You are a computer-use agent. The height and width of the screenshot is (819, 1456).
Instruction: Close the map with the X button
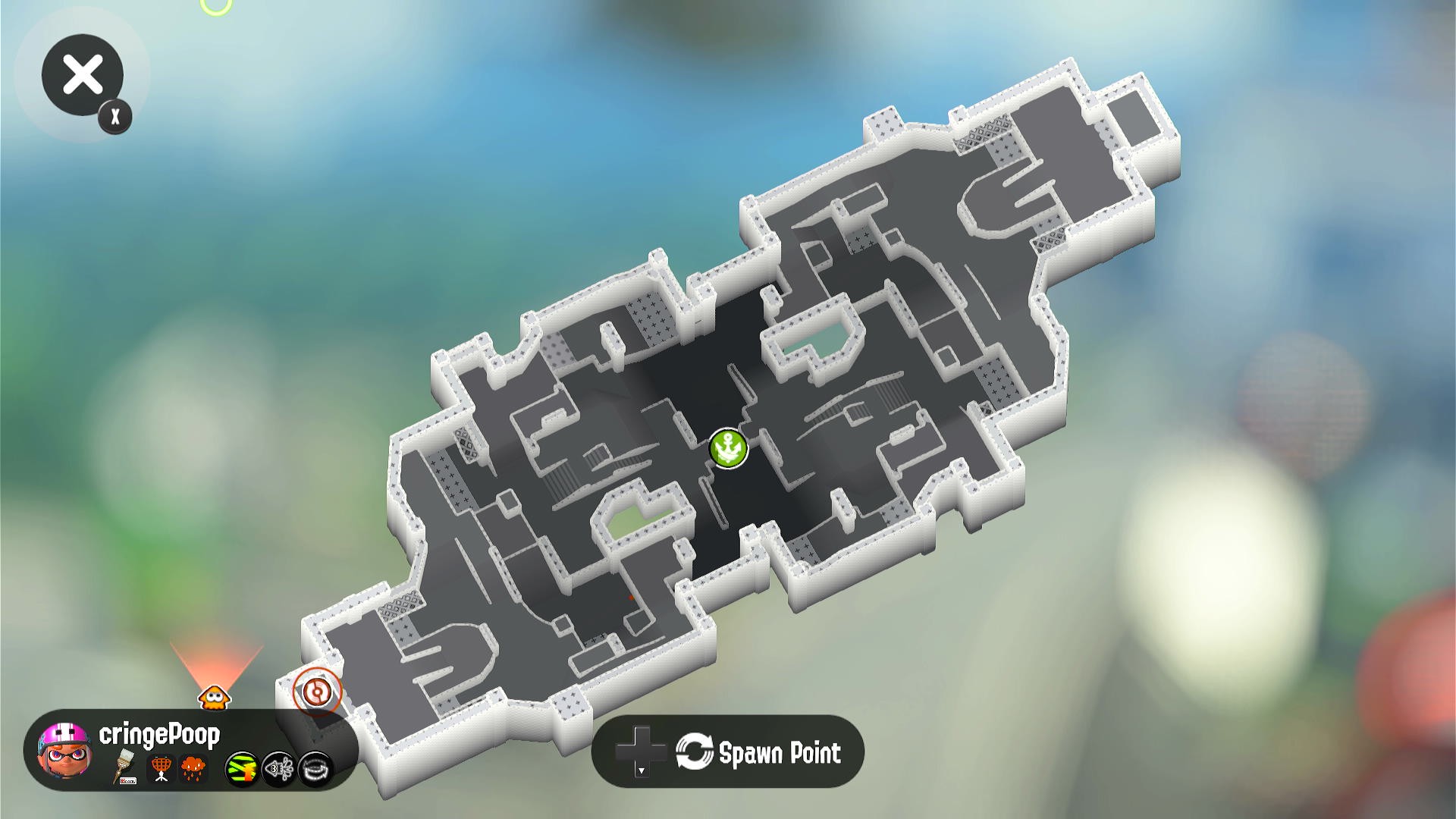(x=83, y=75)
